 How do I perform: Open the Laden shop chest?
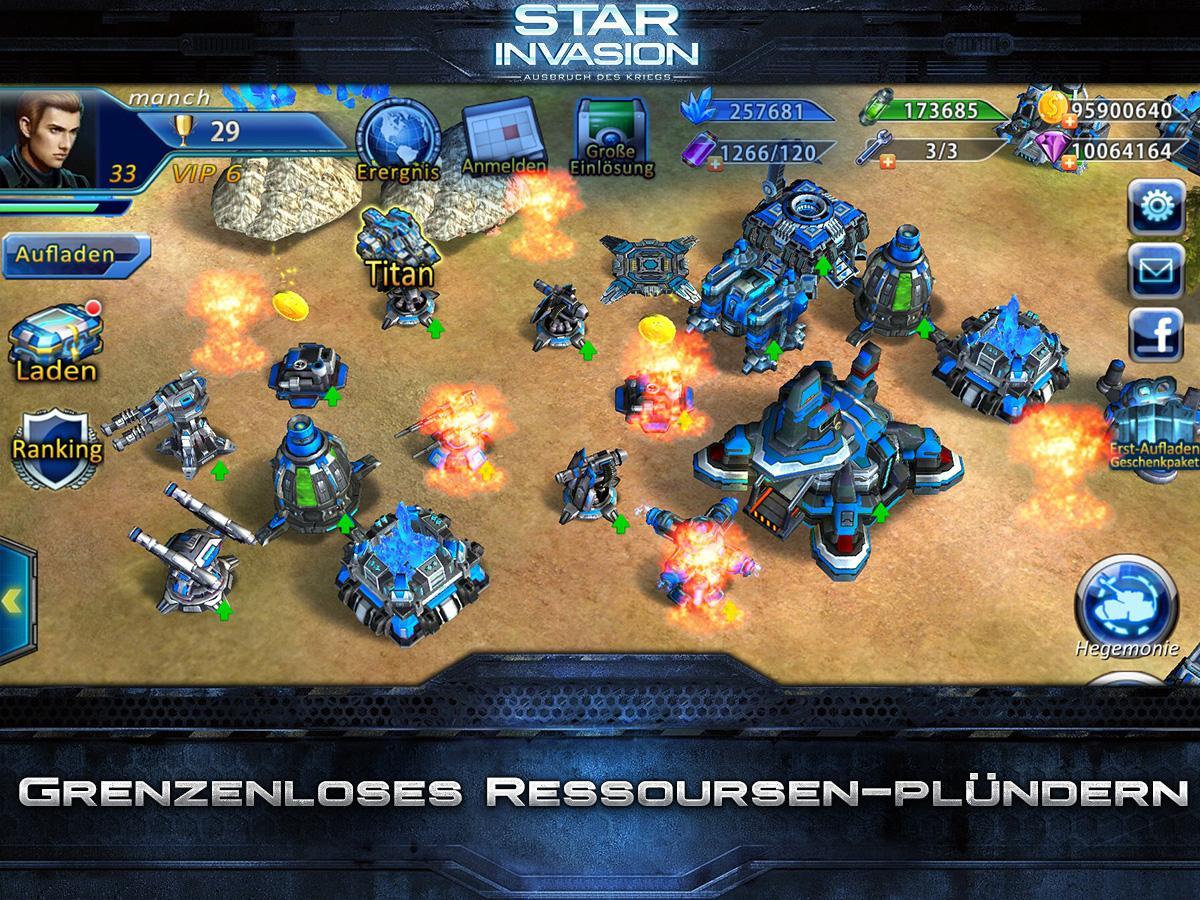[x=56, y=340]
